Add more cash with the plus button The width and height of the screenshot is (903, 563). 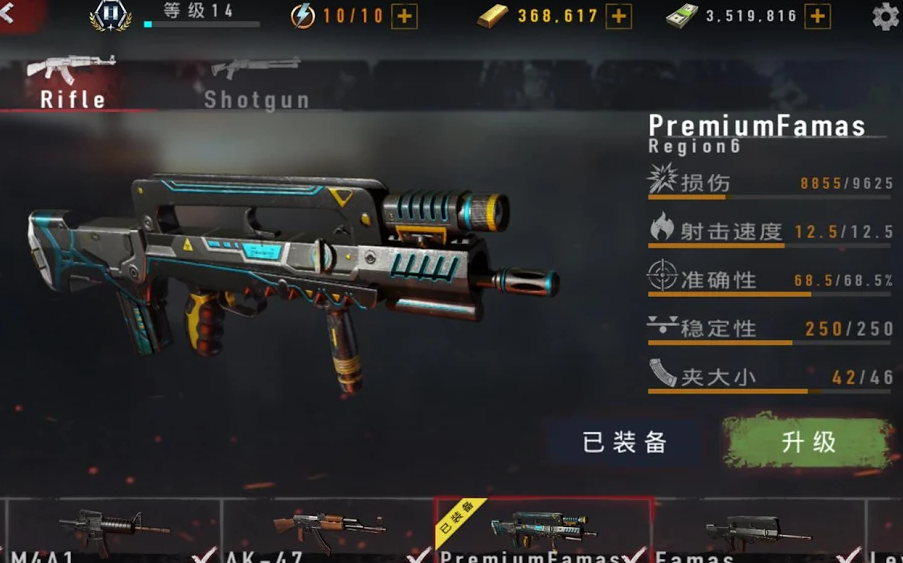tap(817, 16)
